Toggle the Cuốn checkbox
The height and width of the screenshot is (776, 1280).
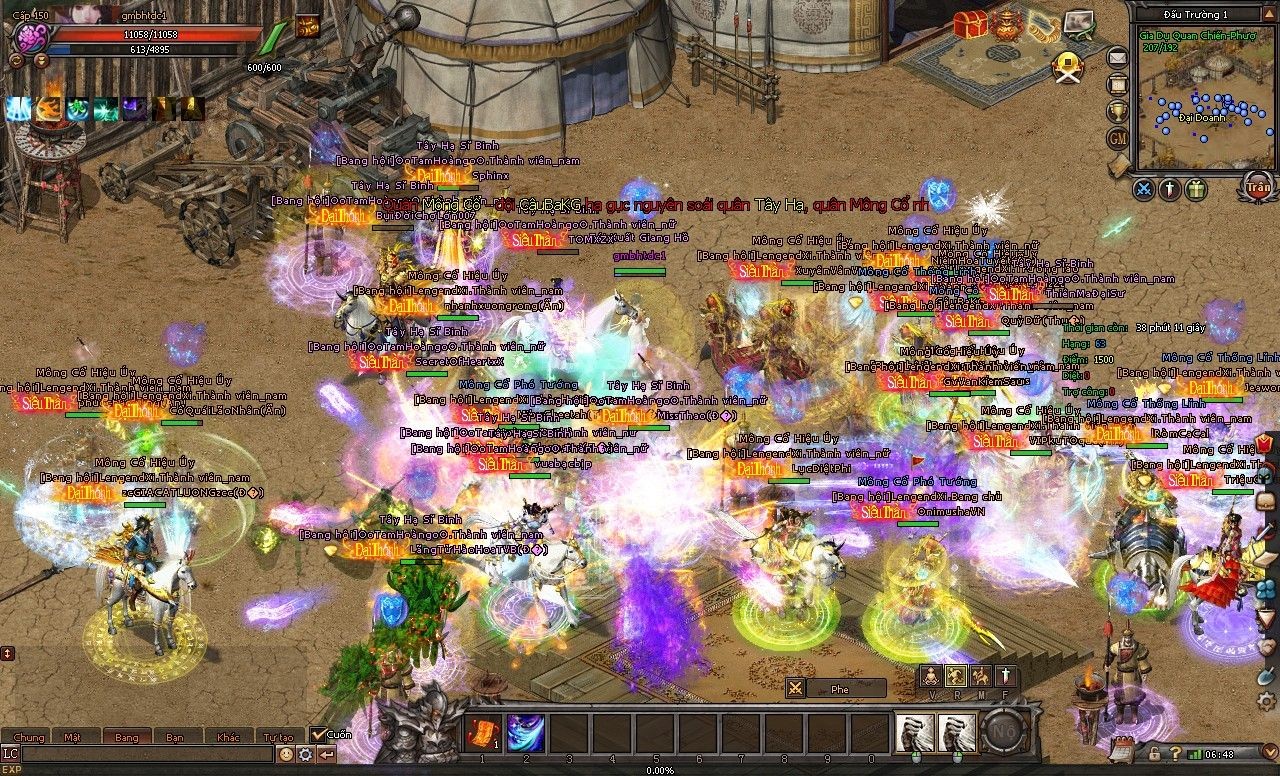click(x=318, y=734)
